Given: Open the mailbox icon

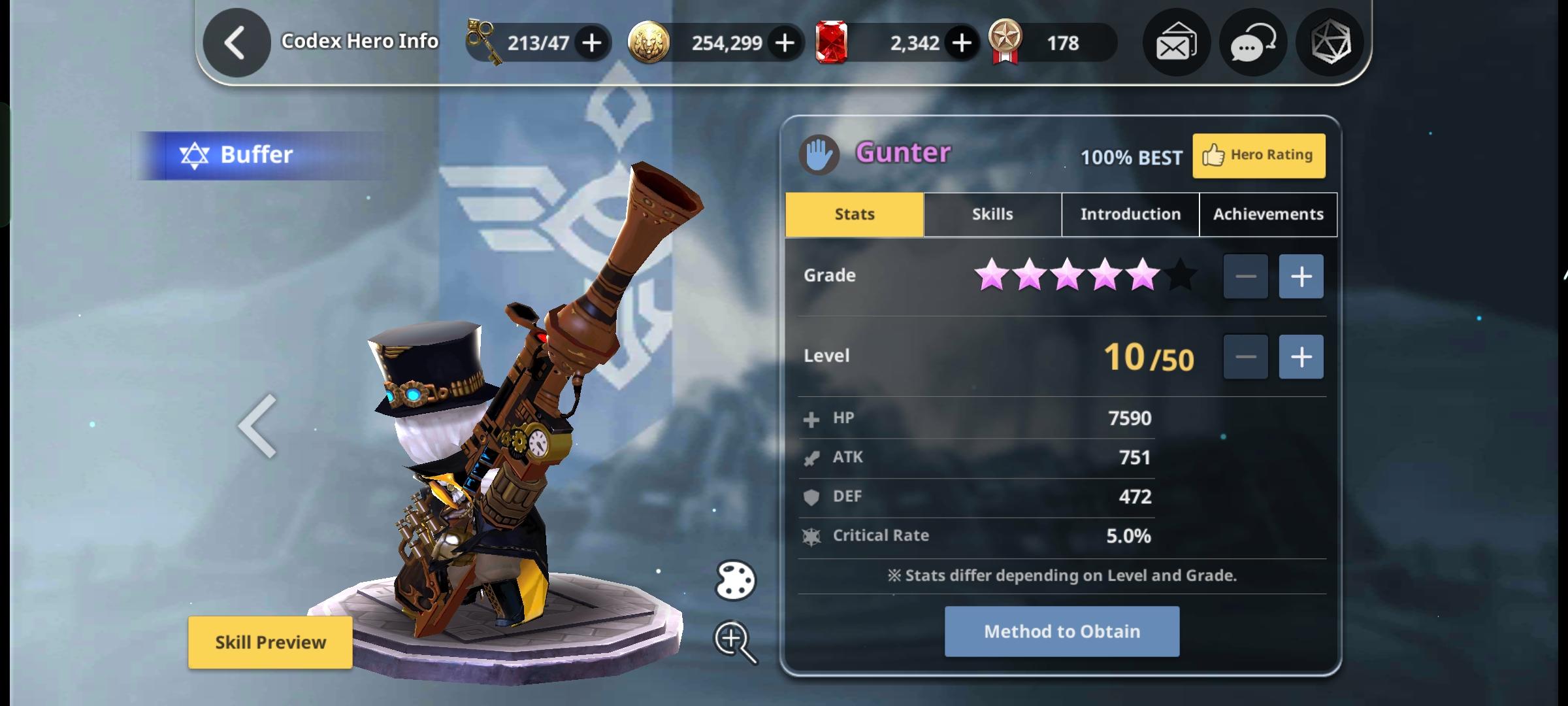Looking at the screenshot, I should click(1176, 42).
